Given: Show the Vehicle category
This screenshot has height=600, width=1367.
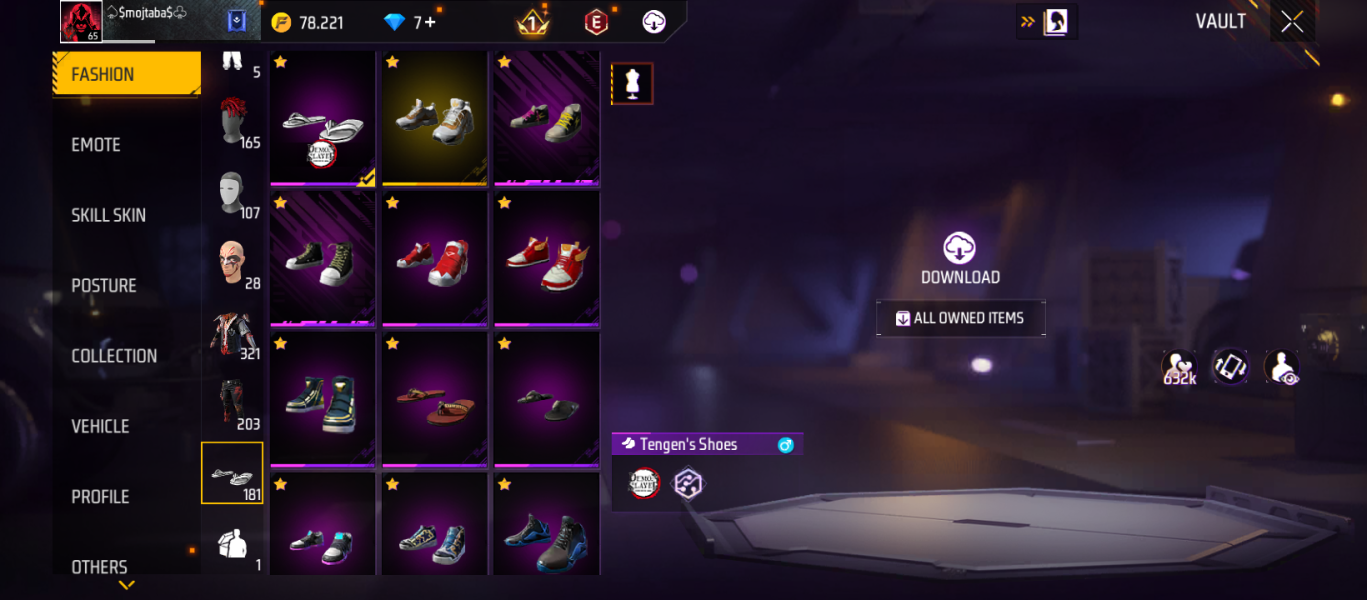Looking at the screenshot, I should coord(100,426).
